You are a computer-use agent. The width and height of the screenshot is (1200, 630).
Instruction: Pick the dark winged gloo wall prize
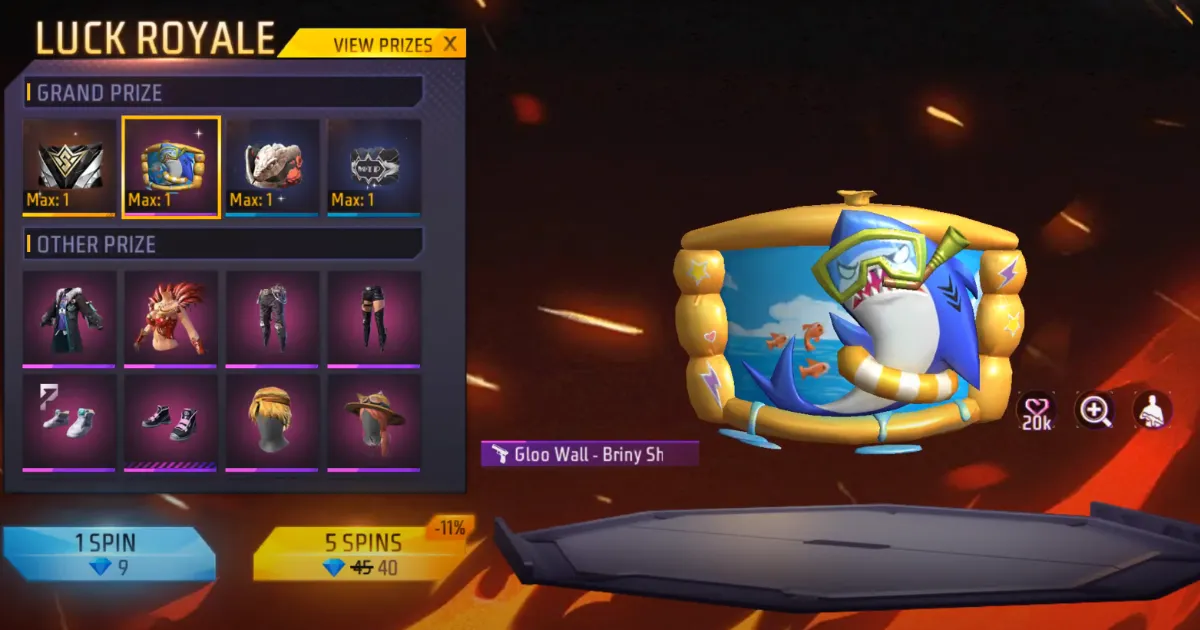pos(375,166)
